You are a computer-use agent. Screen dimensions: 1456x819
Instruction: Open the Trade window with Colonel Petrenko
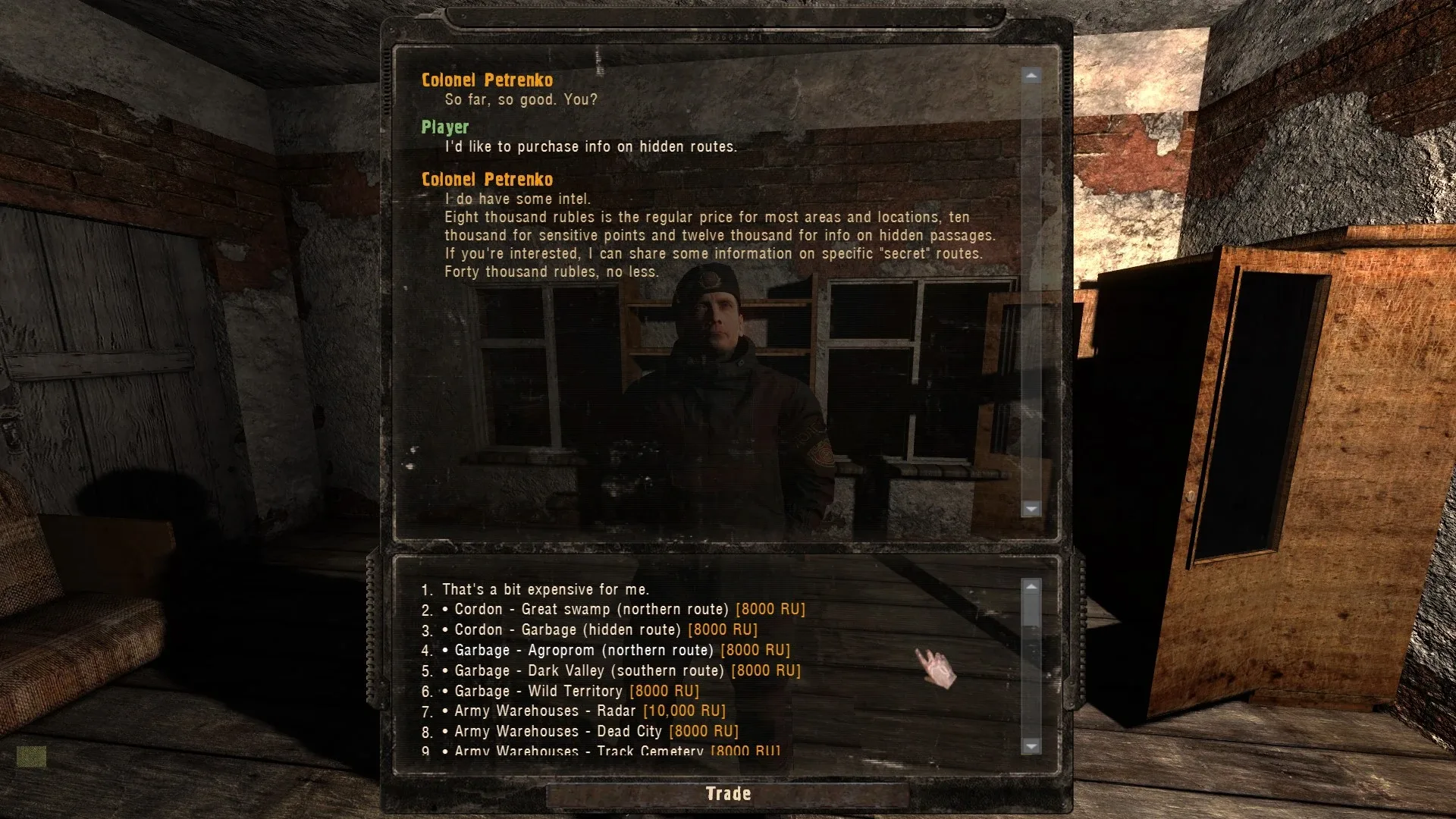tap(727, 793)
